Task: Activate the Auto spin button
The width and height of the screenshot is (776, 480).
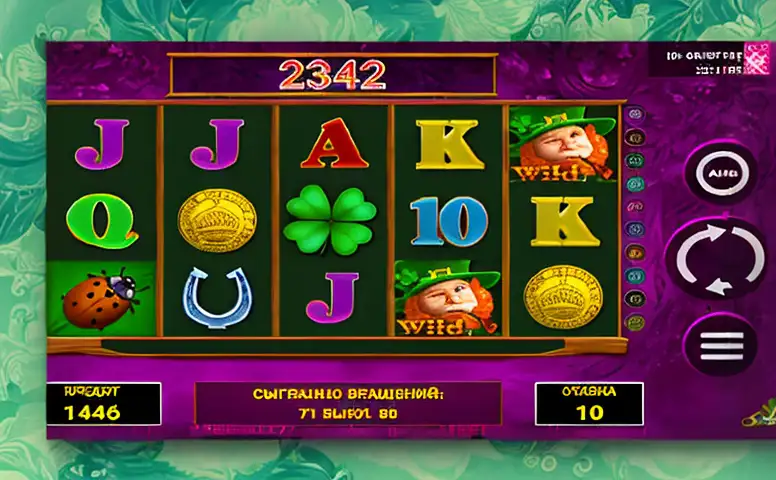Action: click(719, 172)
